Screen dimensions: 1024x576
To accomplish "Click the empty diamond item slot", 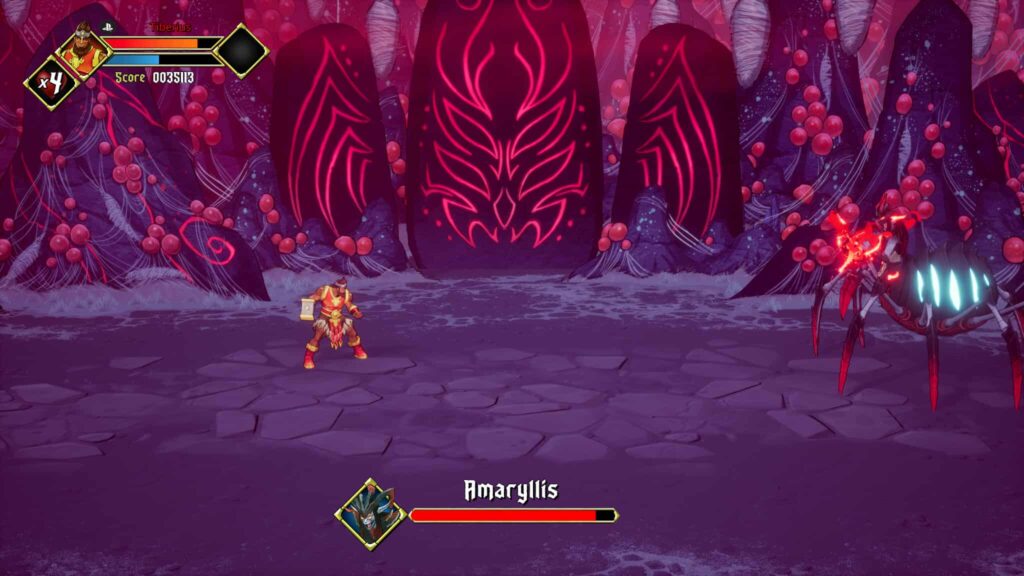I will tap(242, 49).
